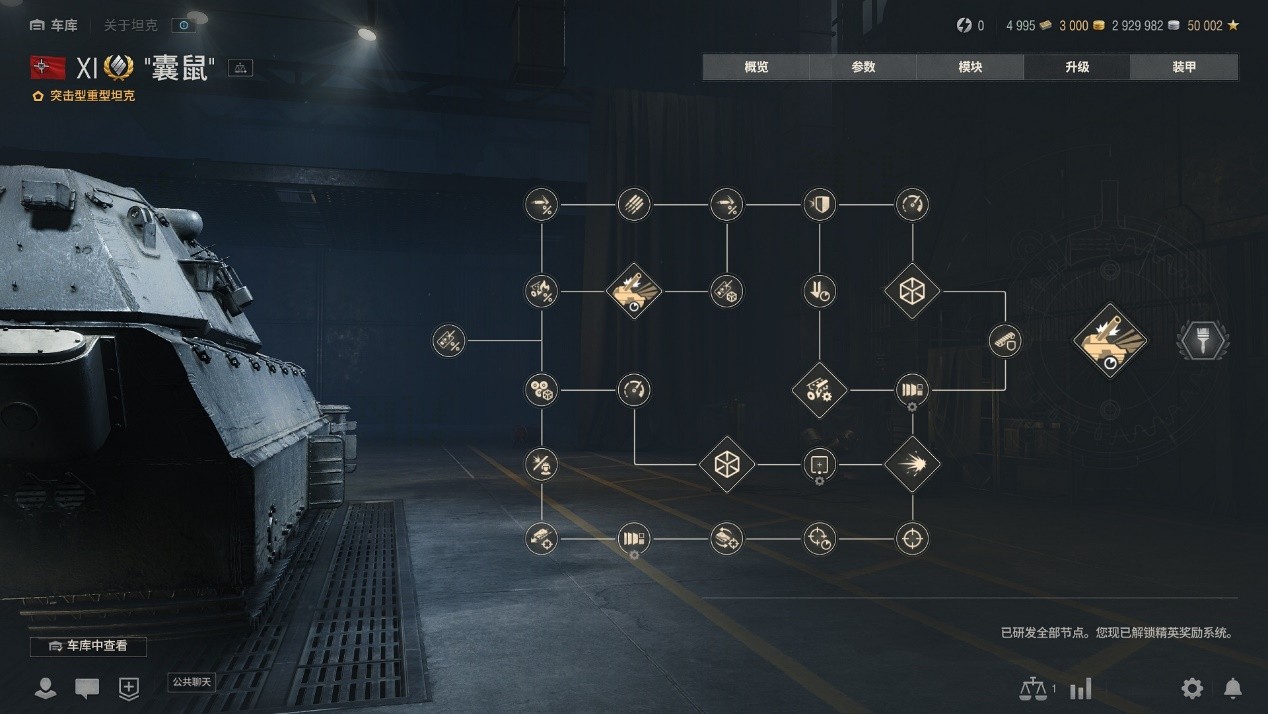The width and height of the screenshot is (1268, 714).
Task: Open the bar chart statistics icon
Action: (x=1080, y=688)
